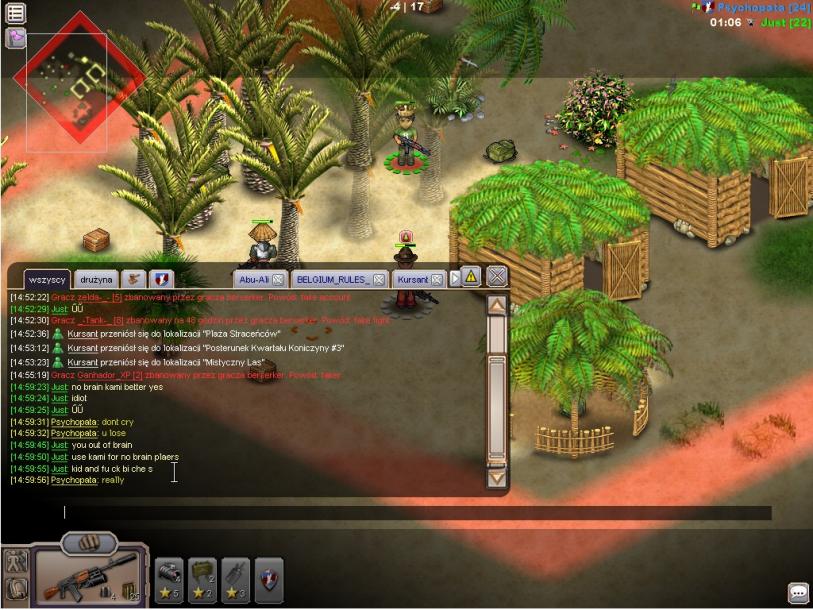Click the pink flag button

[16, 38]
